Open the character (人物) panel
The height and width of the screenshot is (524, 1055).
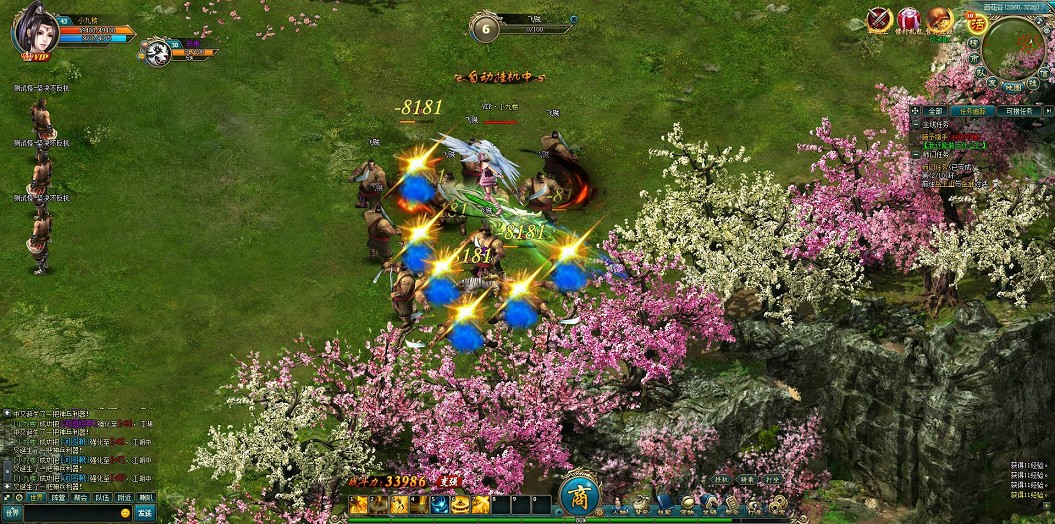click(x=621, y=505)
